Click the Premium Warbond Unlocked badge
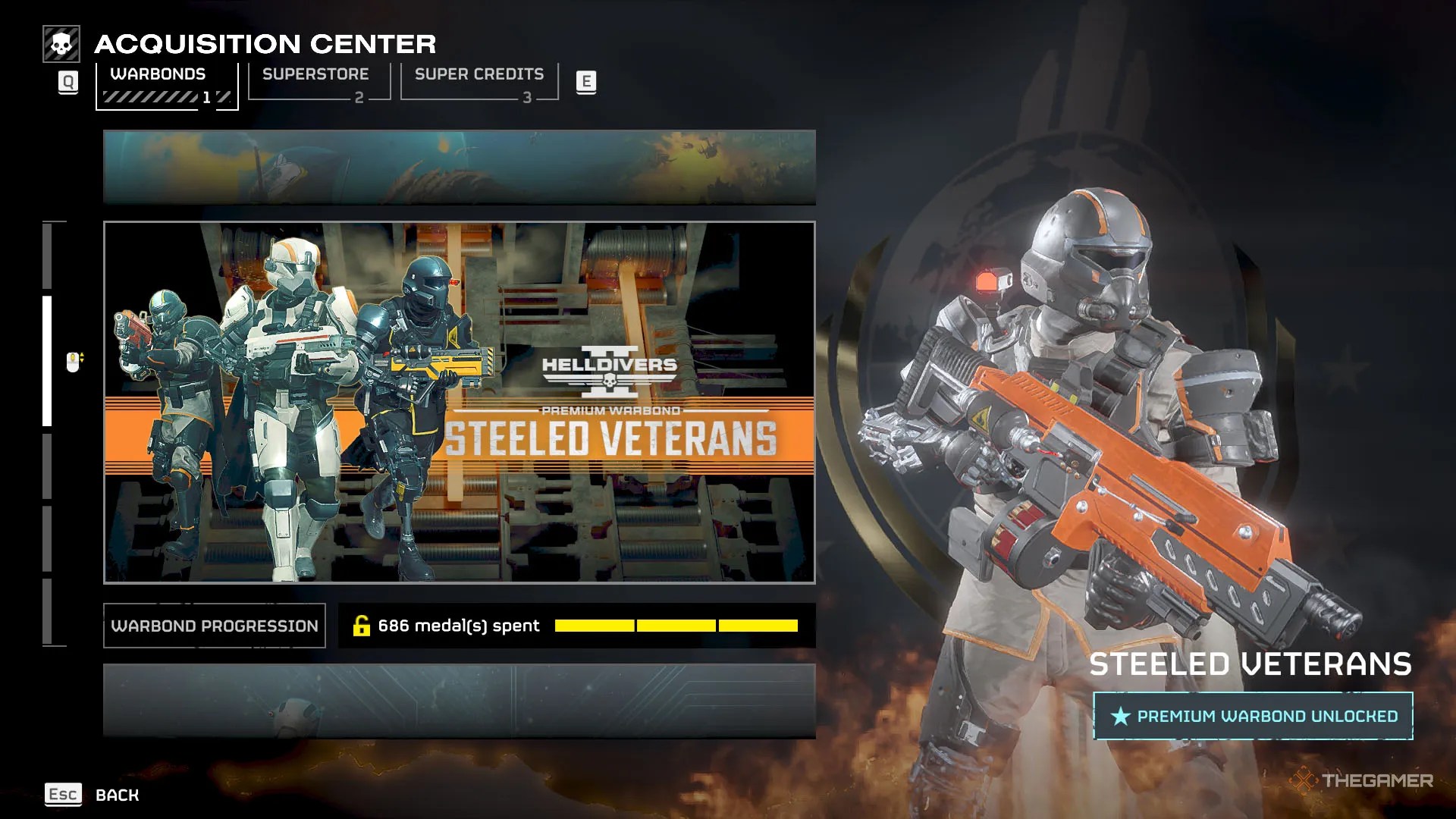Image resolution: width=1456 pixels, height=819 pixels. [1253, 716]
